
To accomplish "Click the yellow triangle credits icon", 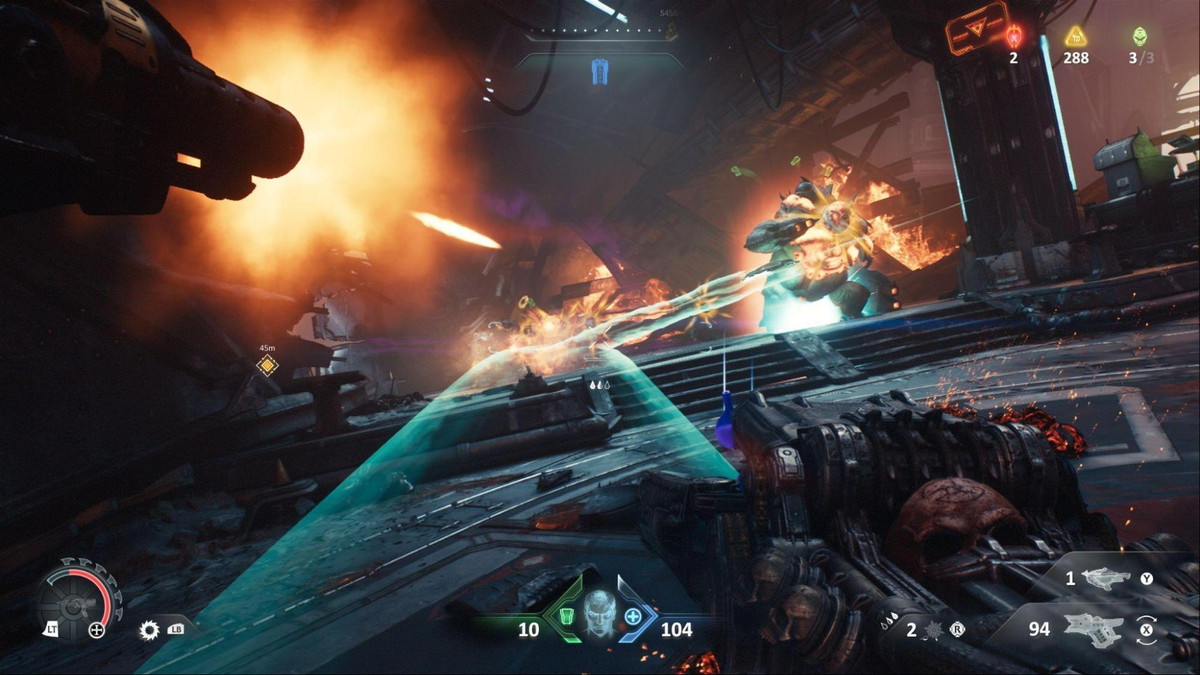I will coord(1075,37).
